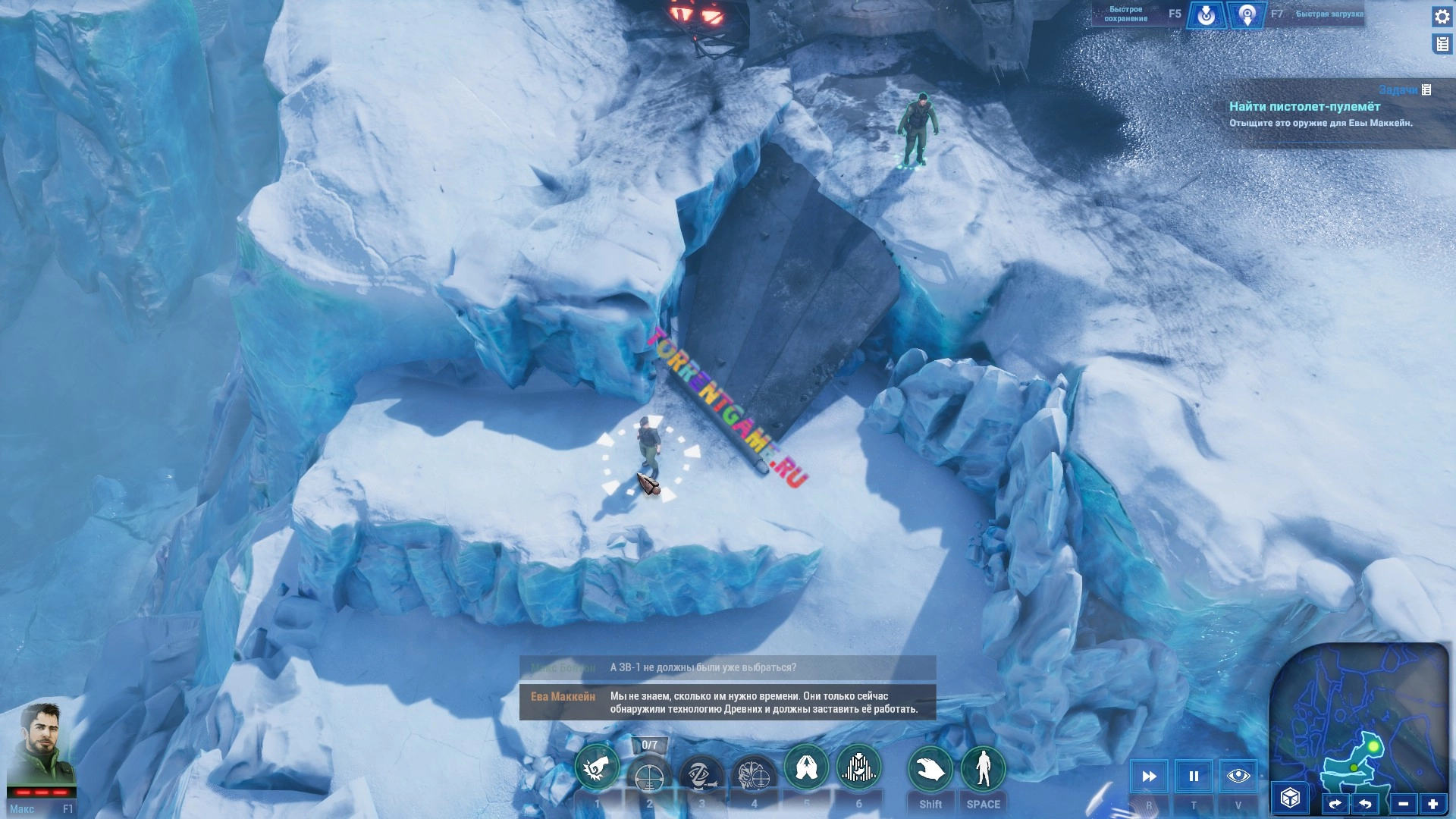Activate the punch melee attack ability
The height and width of the screenshot is (819, 1456).
(597, 769)
